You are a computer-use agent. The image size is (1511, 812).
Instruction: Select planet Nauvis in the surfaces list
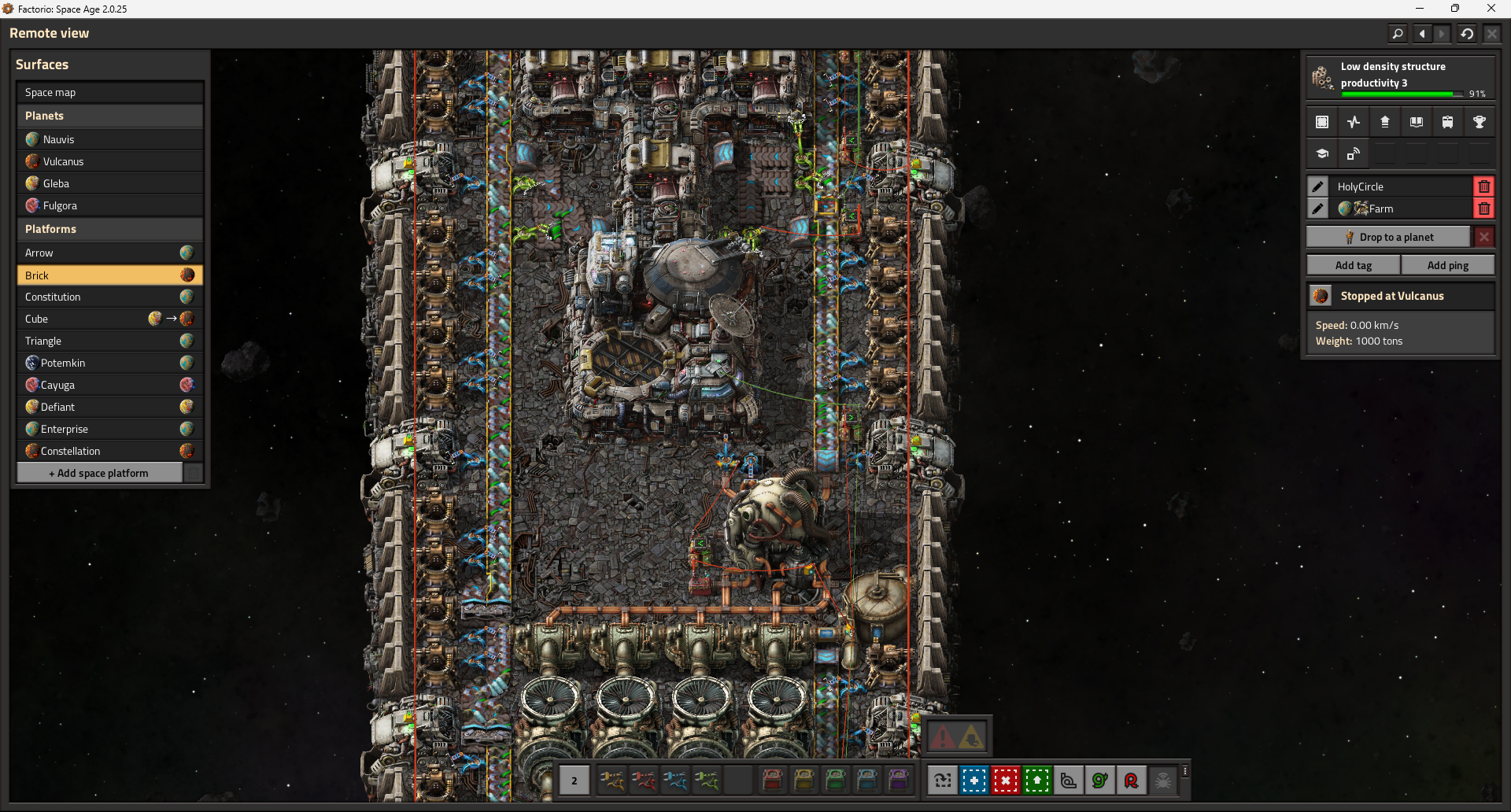tap(109, 139)
